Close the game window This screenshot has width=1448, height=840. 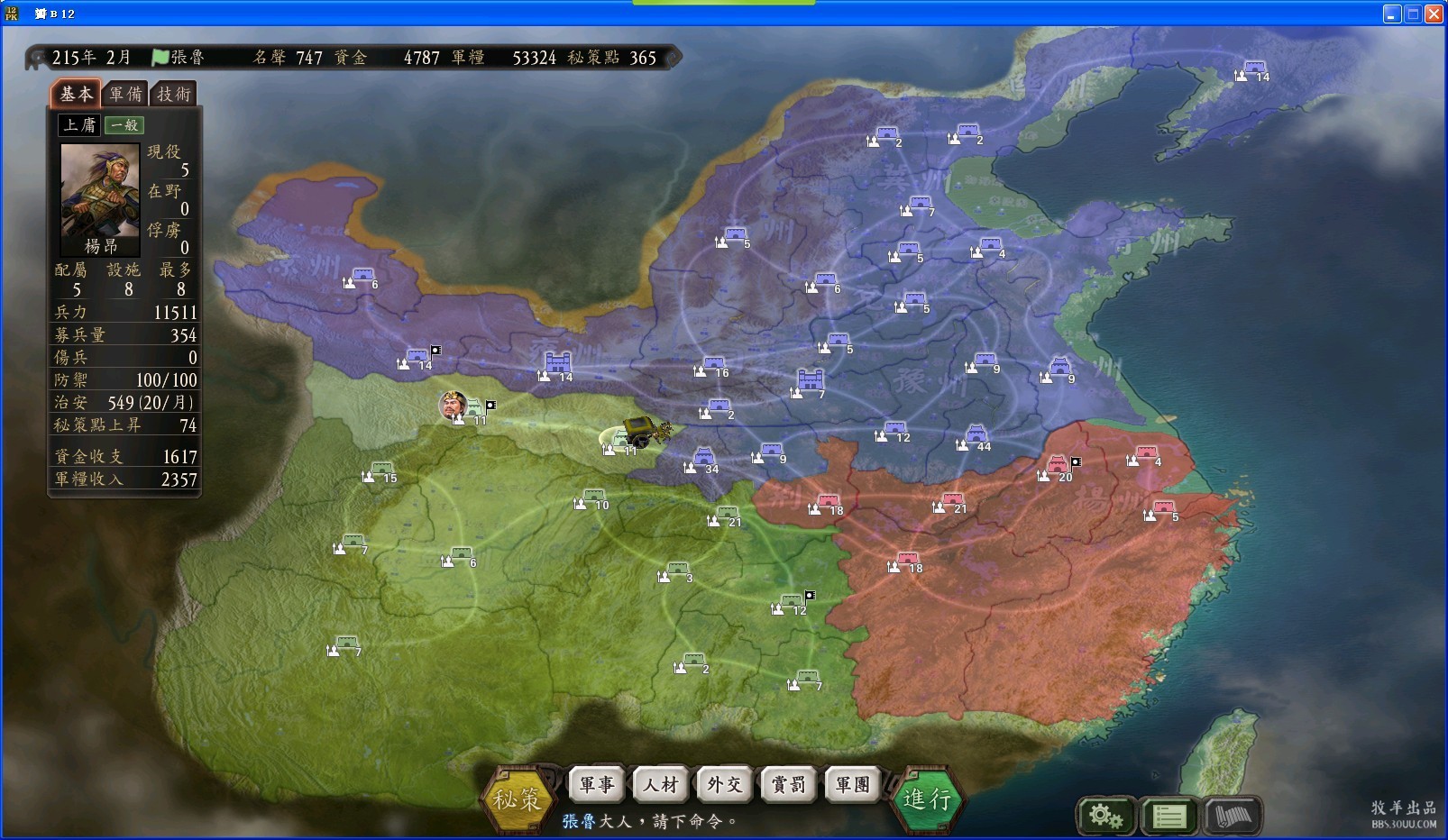[1434, 14]
